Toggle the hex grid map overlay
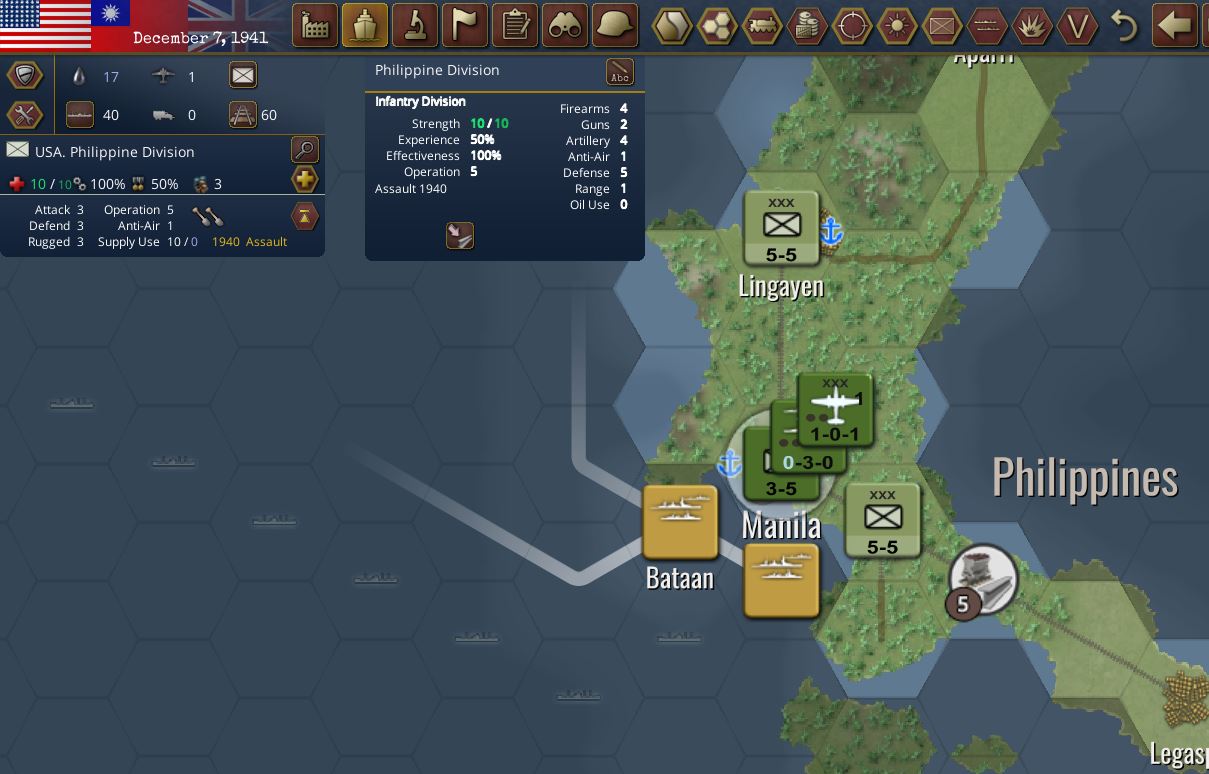This screenshot has width=1209, height=774. point(717,26)
